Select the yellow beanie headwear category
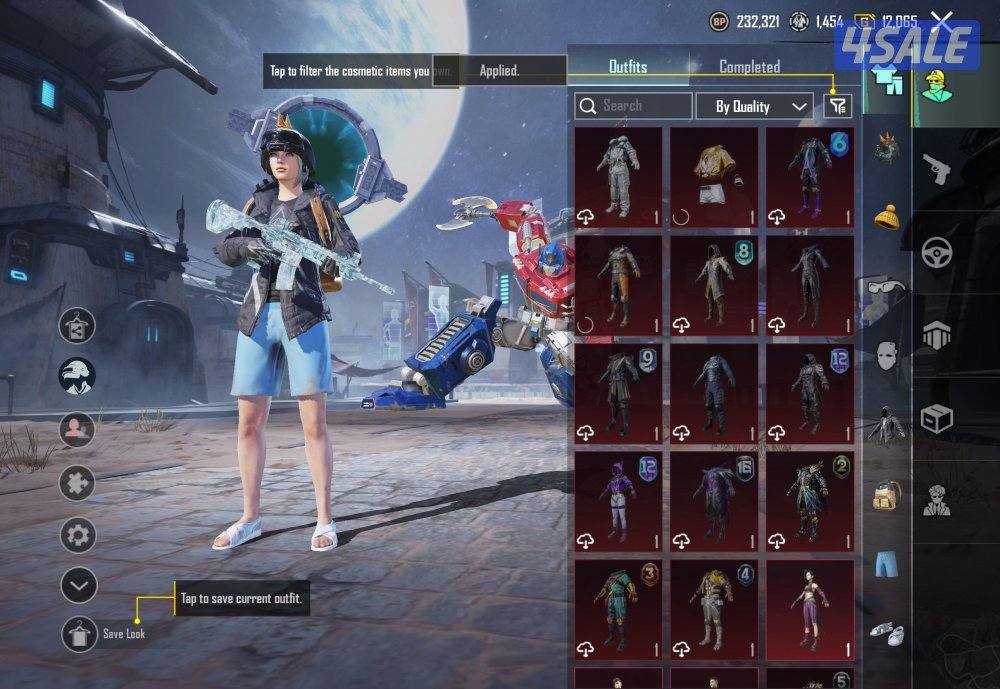Image resolution: width=1000 pixels, height=689 pixels. [886, 216]
